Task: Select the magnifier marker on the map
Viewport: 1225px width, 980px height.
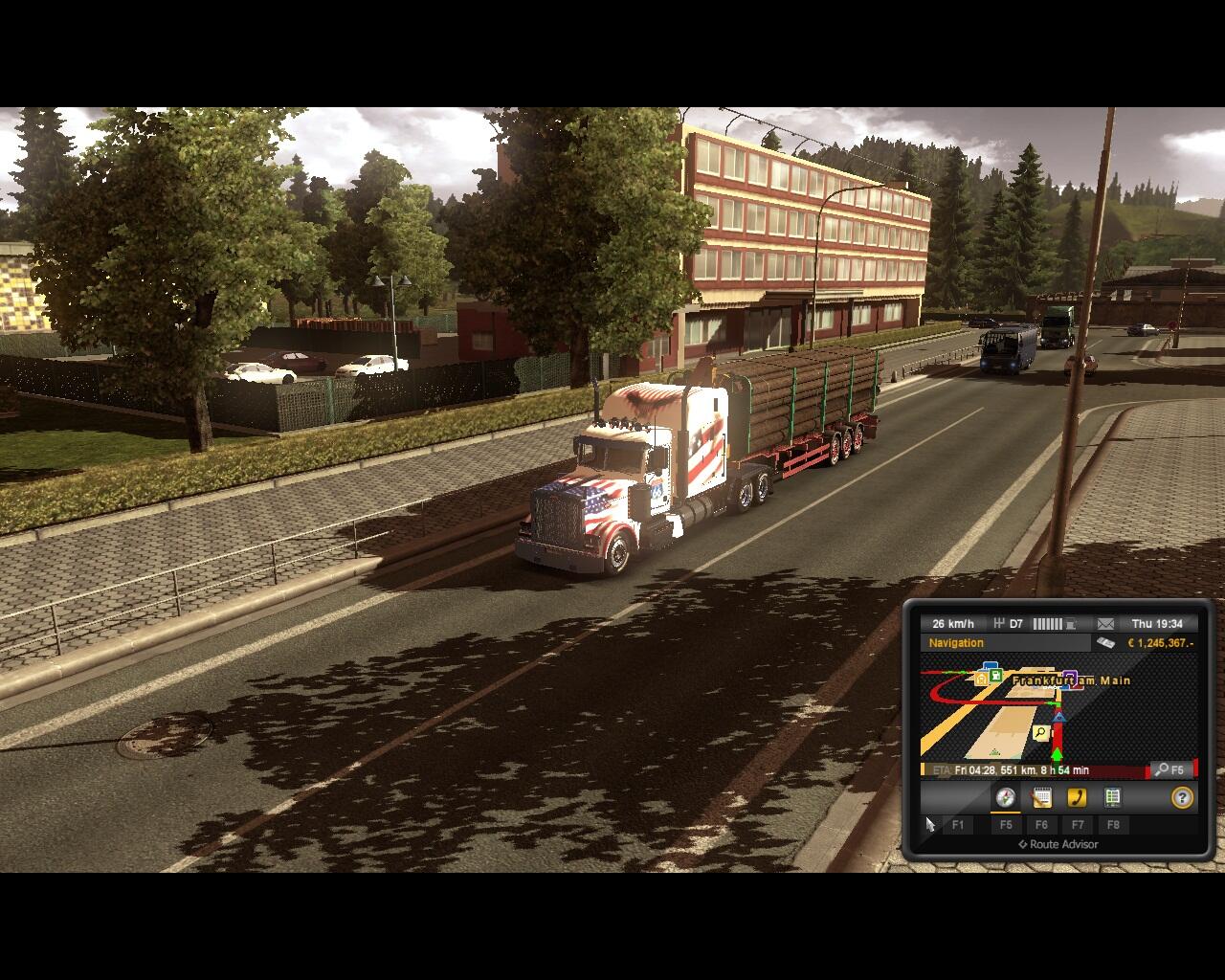Action: (x=1040, y=733)
